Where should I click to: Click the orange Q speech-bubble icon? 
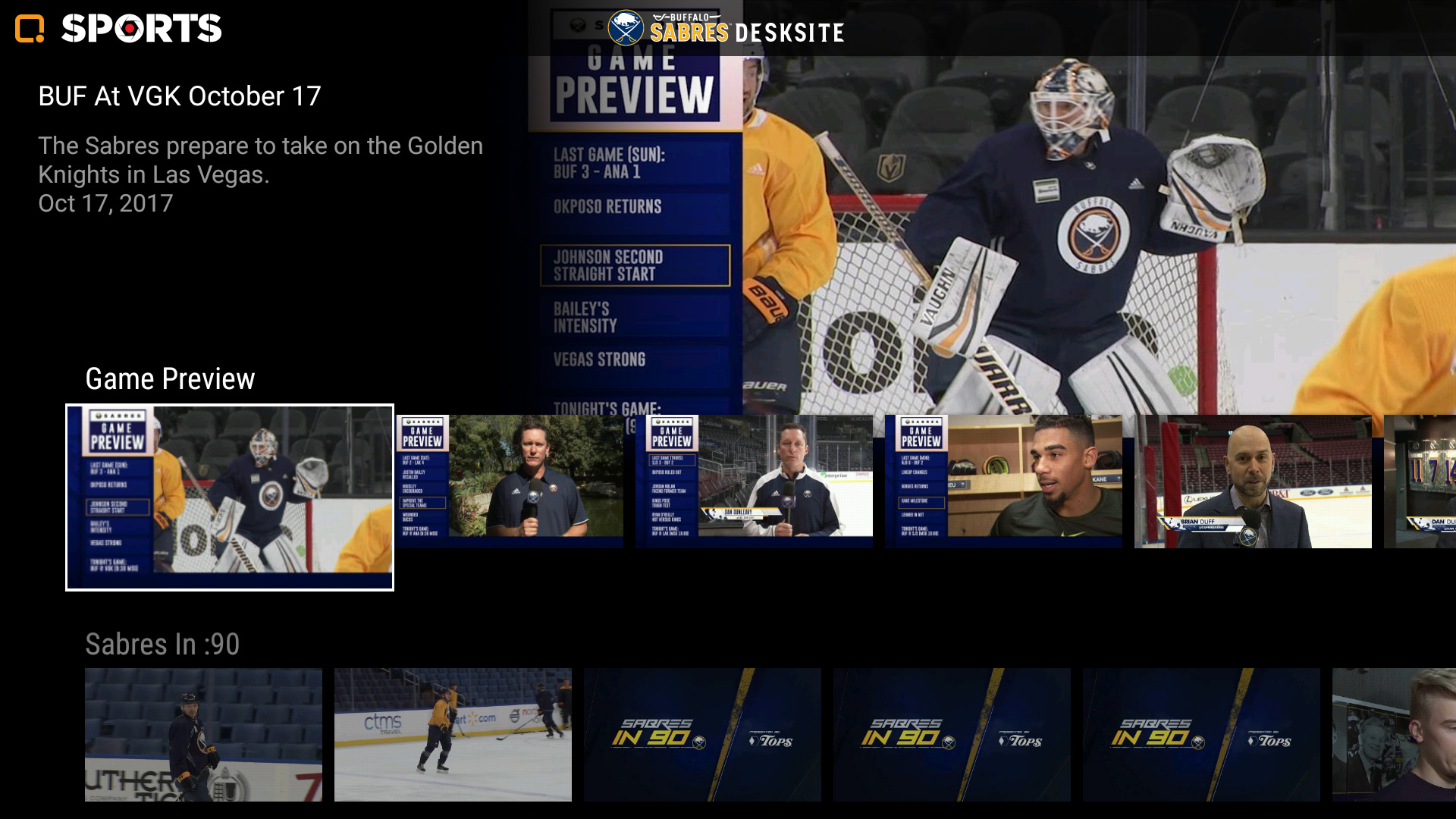[28, 29]
